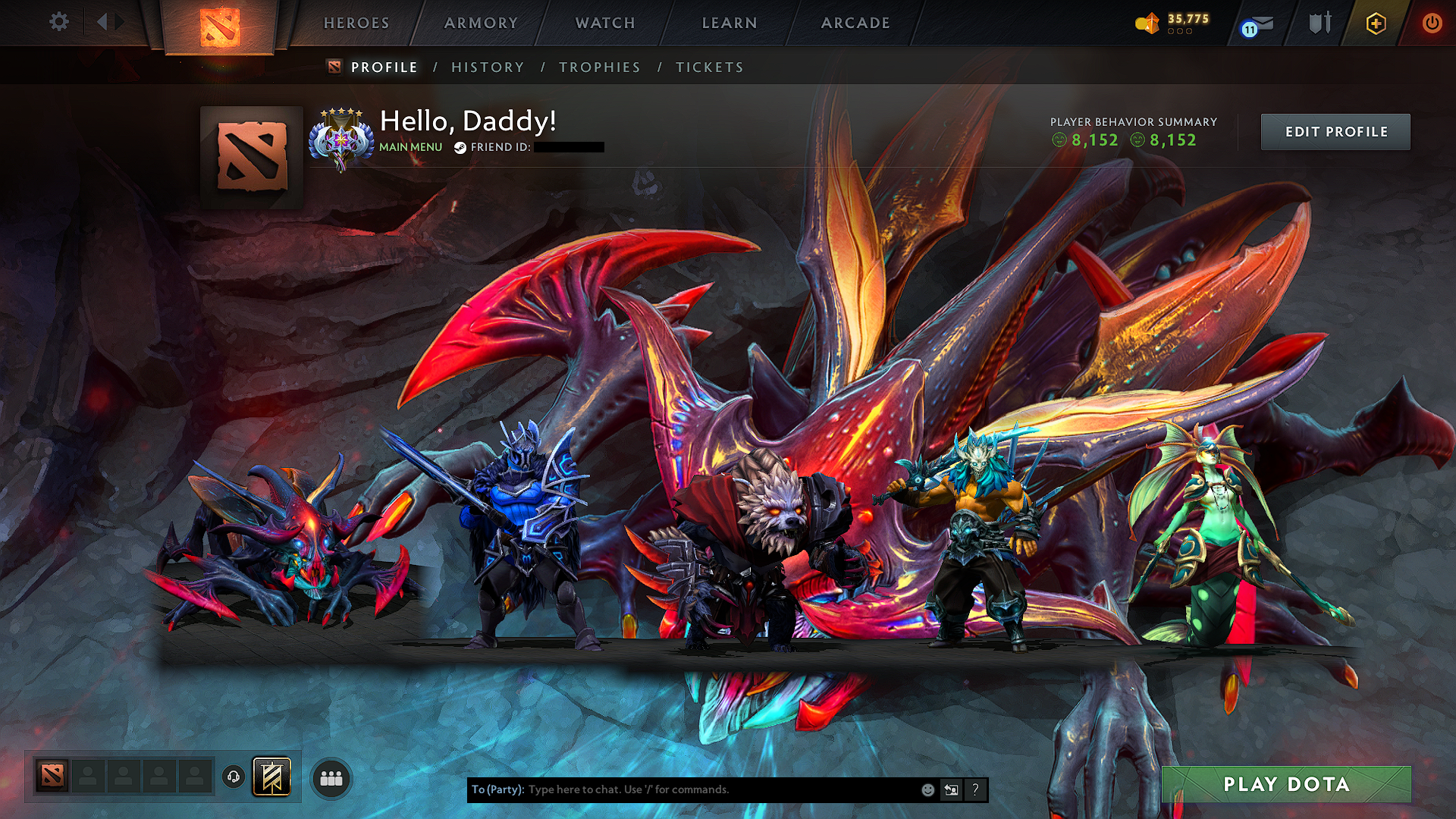Open the help '?' menu next to chat

point(975,790)
